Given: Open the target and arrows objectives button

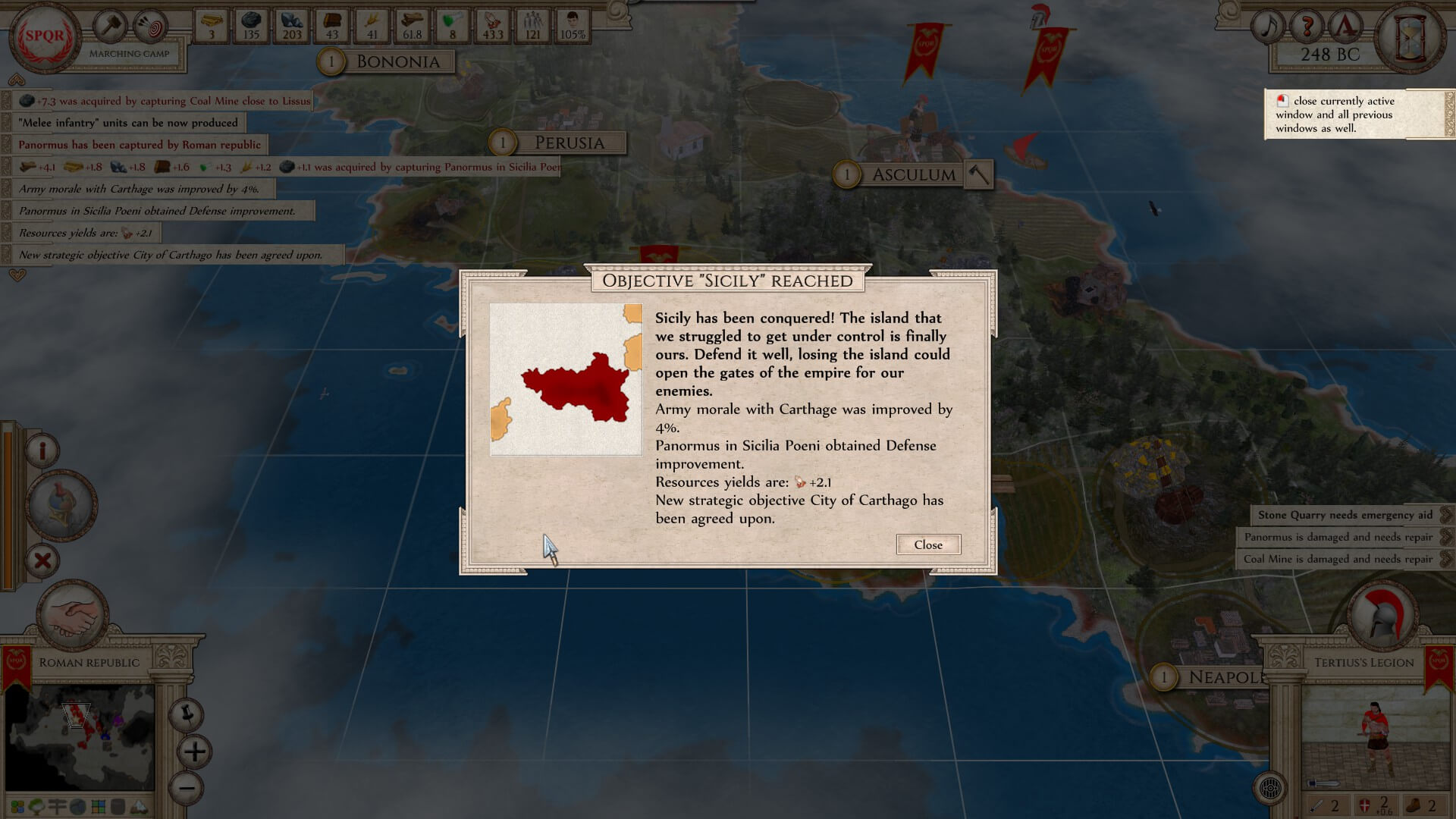Looking at the screenshot, I should pyautogui.click(x=151, y=27).
